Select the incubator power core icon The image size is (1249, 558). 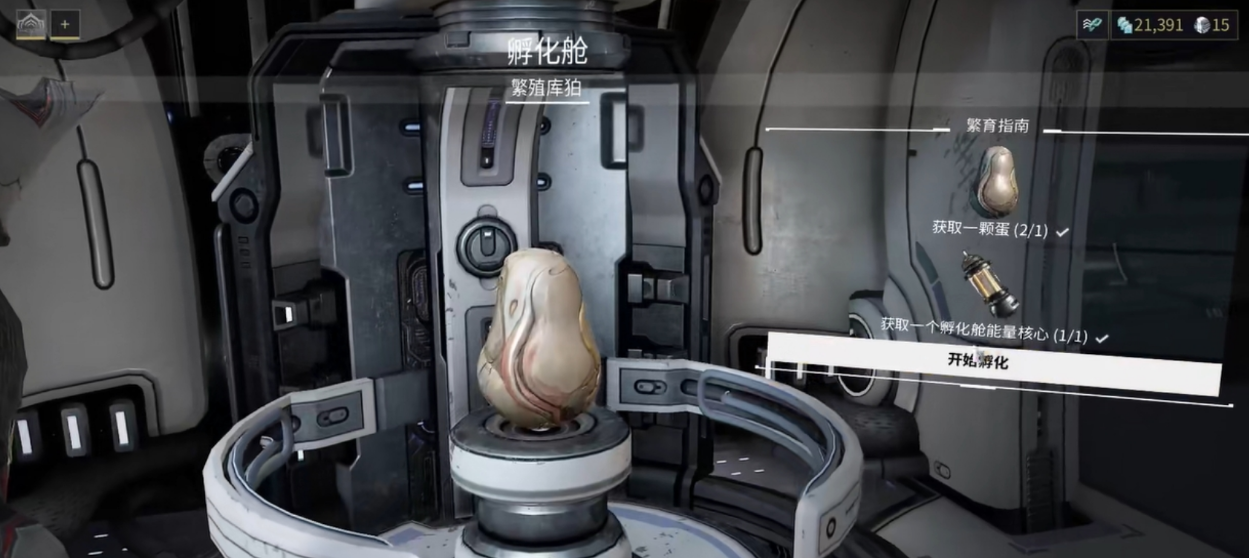click(x=988, y=284)
